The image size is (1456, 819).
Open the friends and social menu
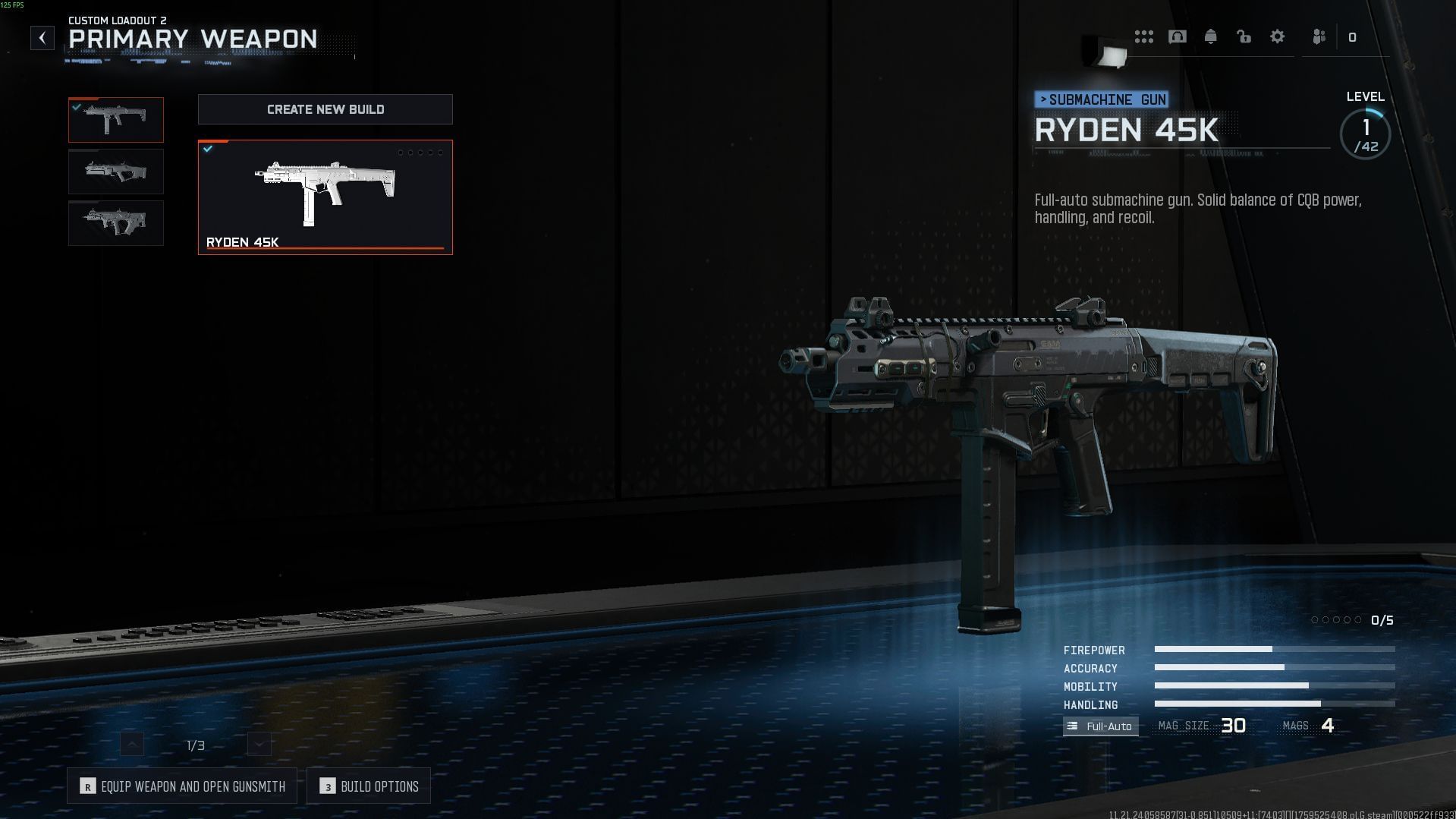1319,36
